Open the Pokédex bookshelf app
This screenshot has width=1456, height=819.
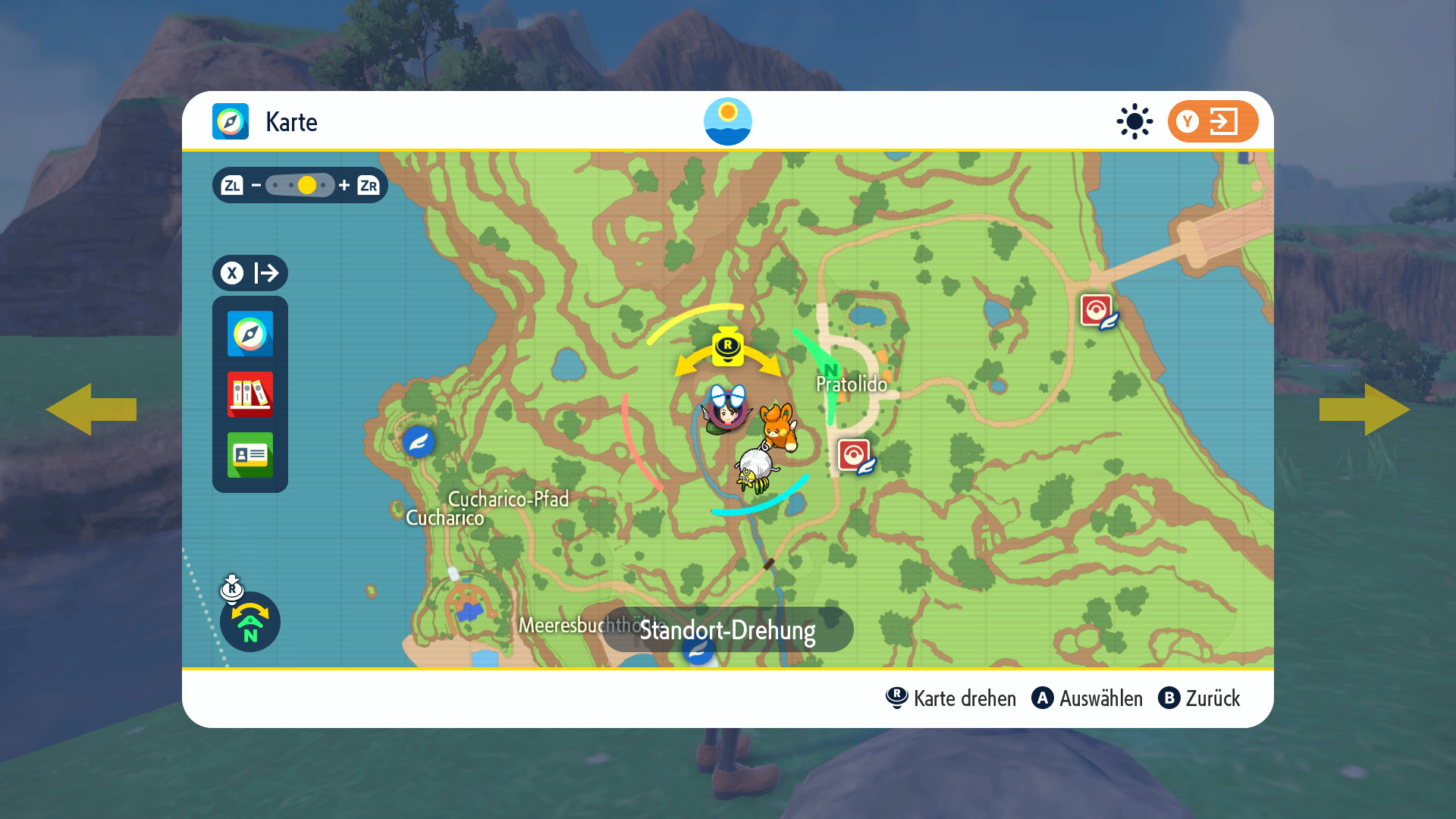coord(249,394)
